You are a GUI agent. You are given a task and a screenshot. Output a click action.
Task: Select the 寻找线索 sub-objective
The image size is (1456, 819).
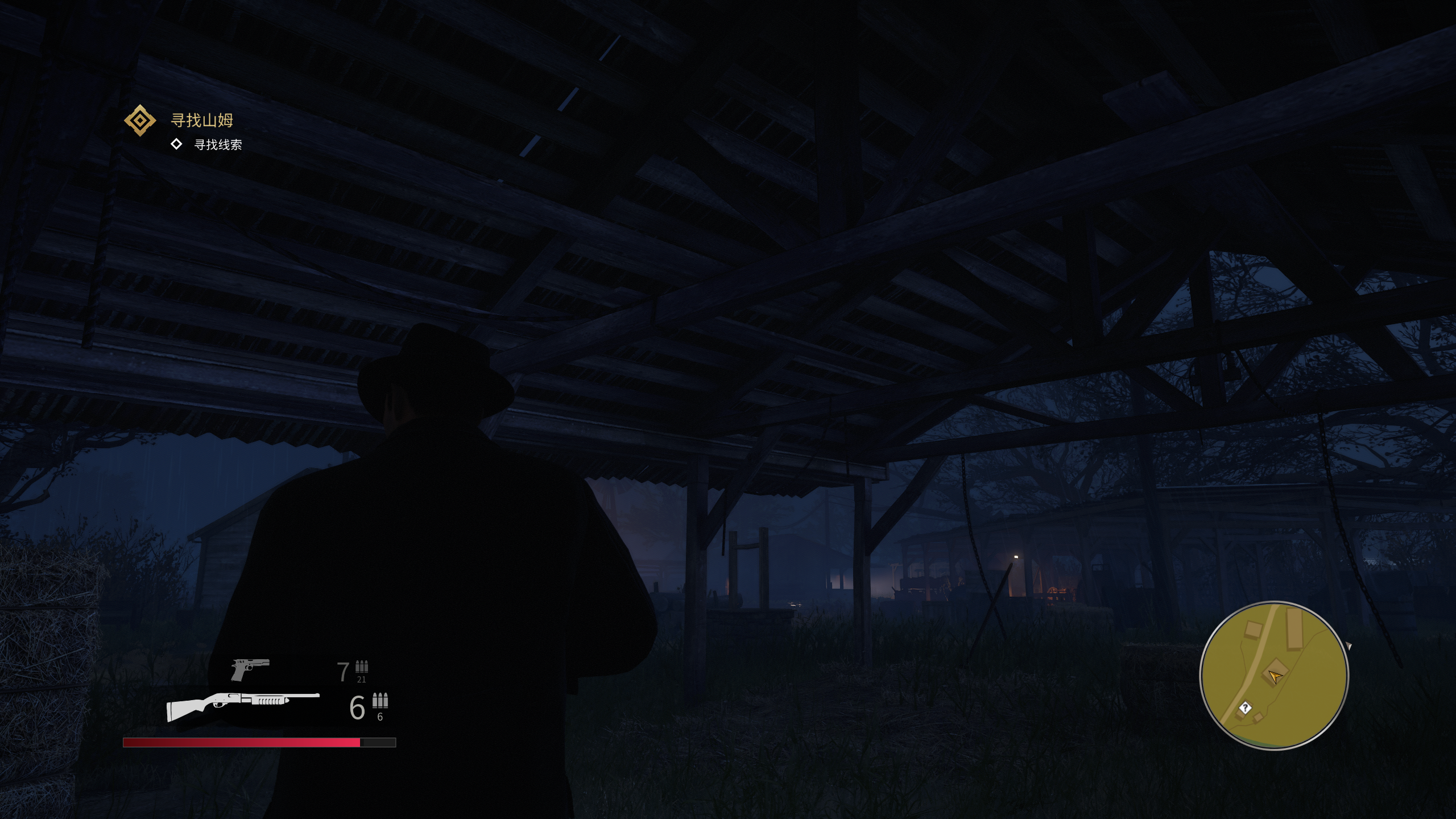click(x=218, y=145)
